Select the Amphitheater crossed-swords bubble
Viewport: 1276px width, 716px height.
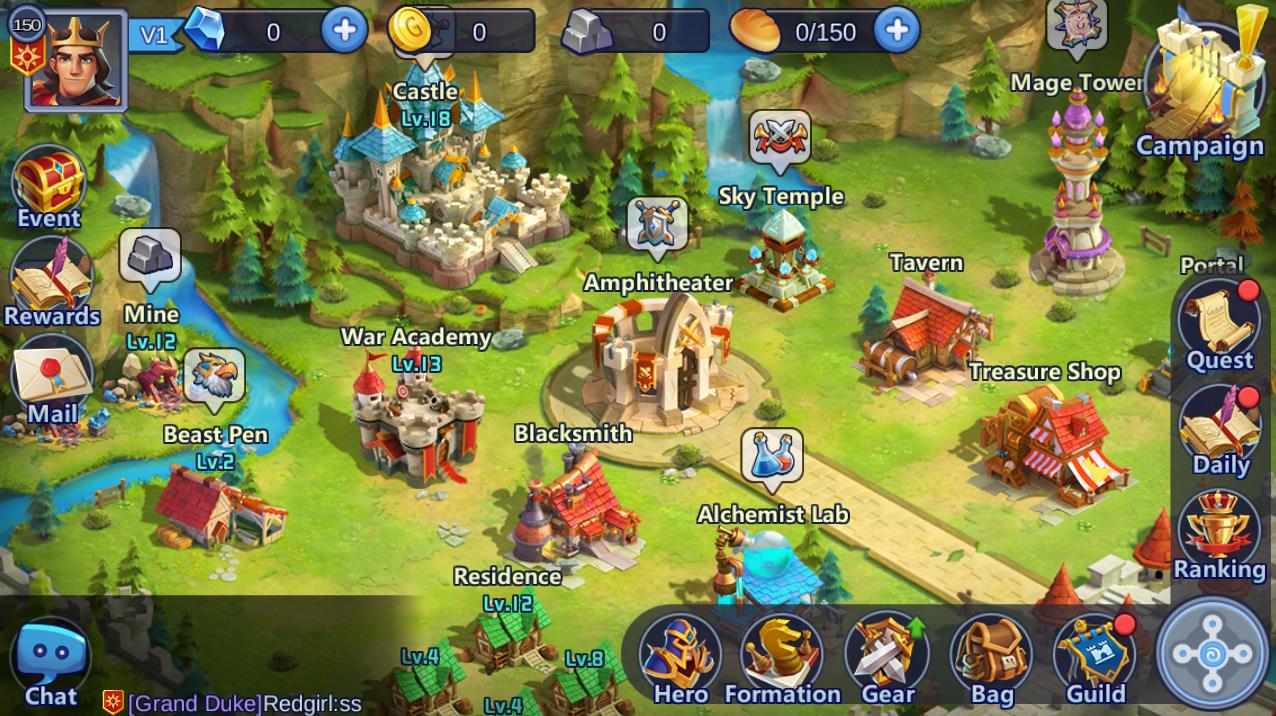657,224
